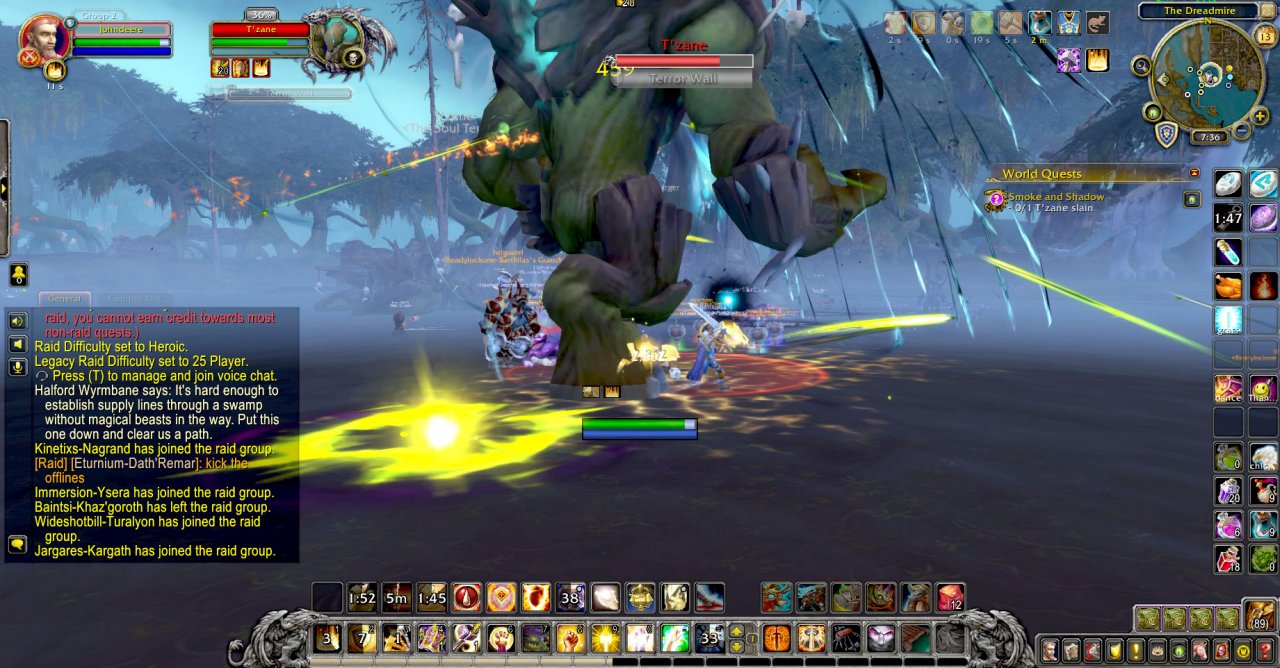
Task: Switch to the Combat Log tab
Action: tap(137, 299)
